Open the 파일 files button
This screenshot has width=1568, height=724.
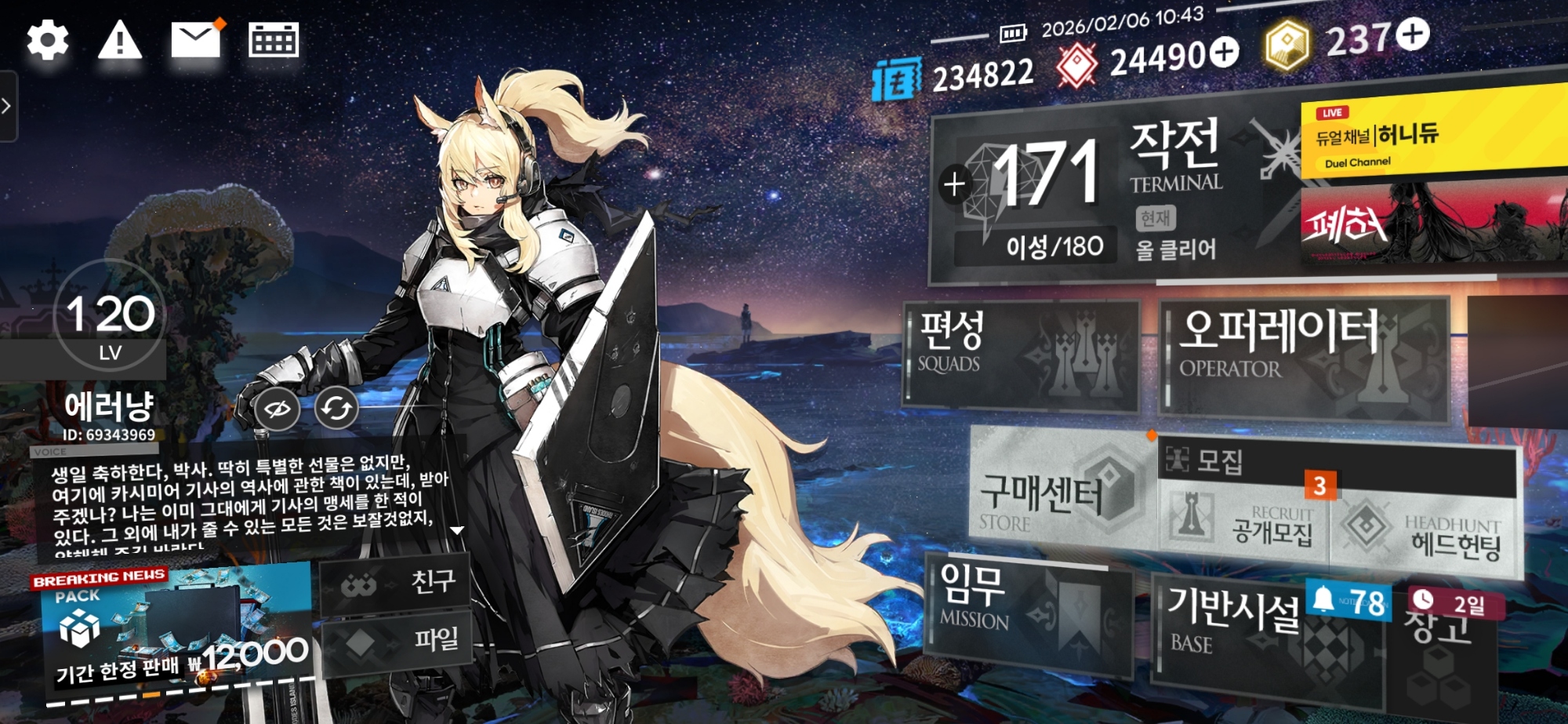tap(396, 641)
